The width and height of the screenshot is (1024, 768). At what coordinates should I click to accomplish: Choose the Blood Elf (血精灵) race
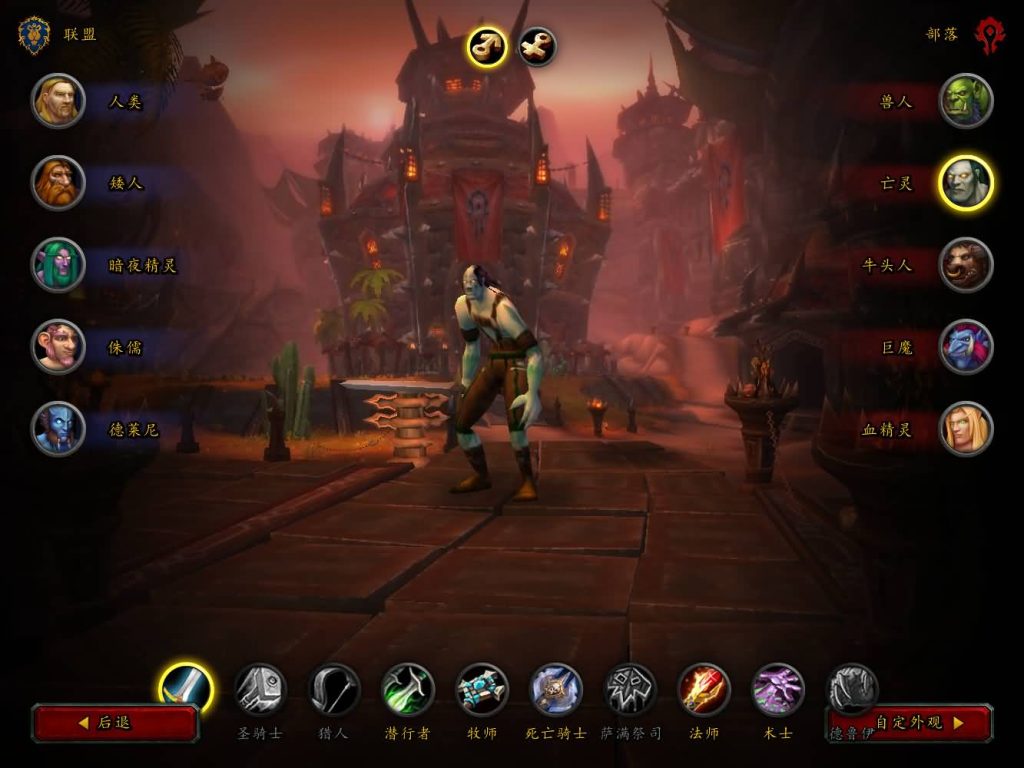(x=966, y=429)
